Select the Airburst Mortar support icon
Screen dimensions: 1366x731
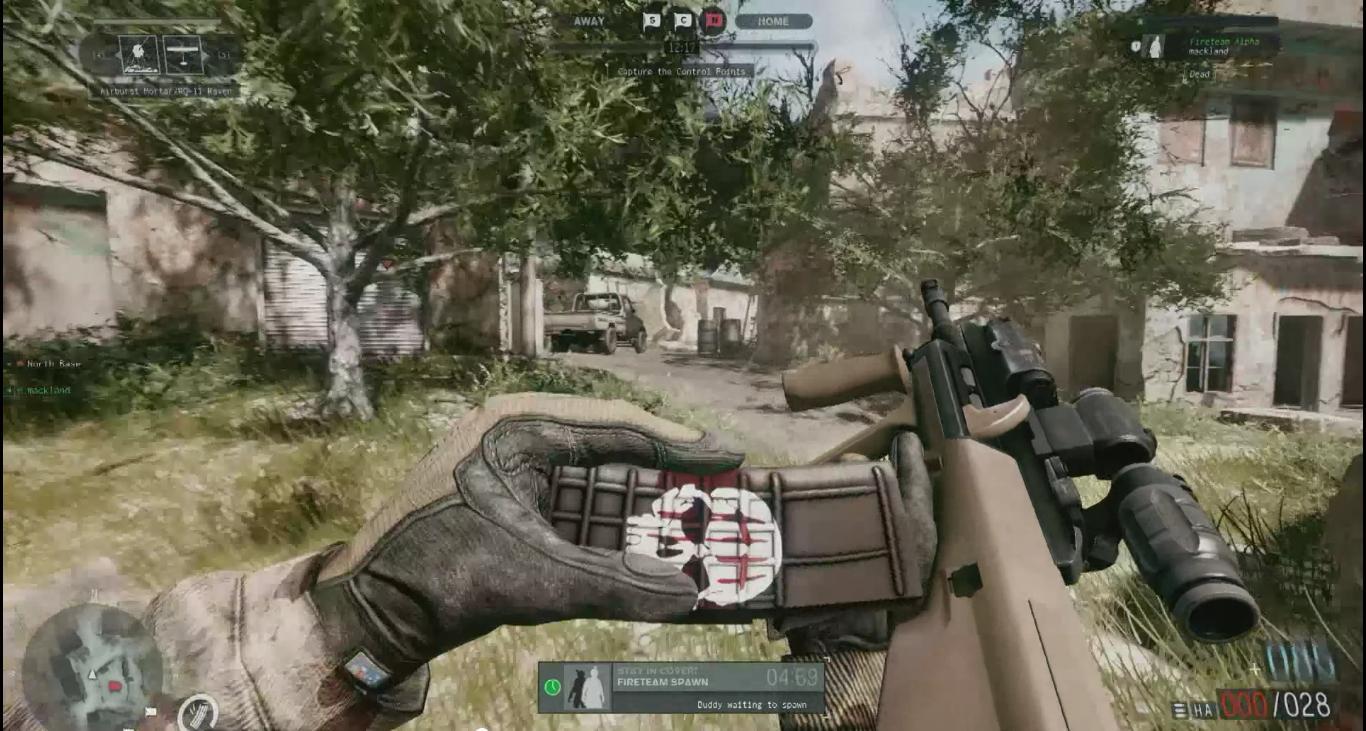pyautogui.click(x=138, y=53)
